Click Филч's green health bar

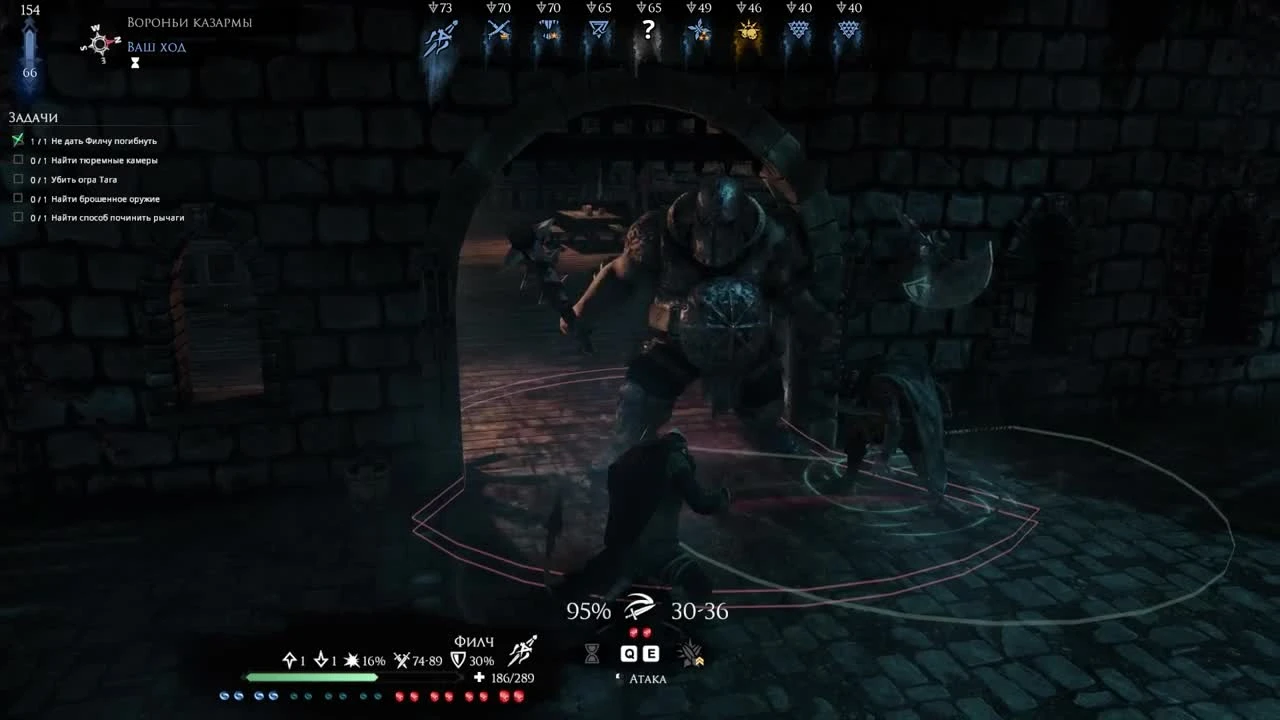click(310, 677)
